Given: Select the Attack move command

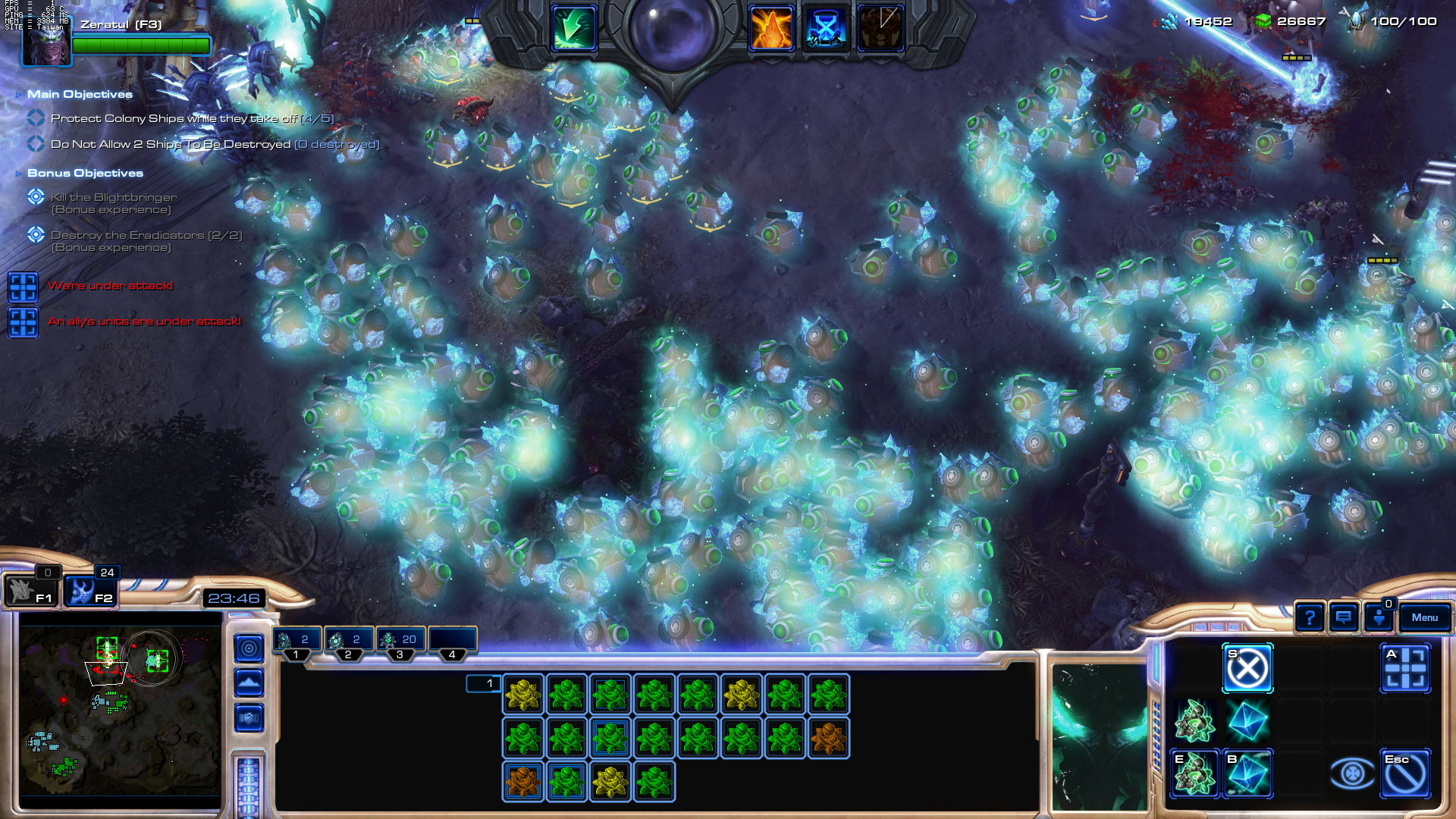Looking at the screenshot, I should [1407, 669].
